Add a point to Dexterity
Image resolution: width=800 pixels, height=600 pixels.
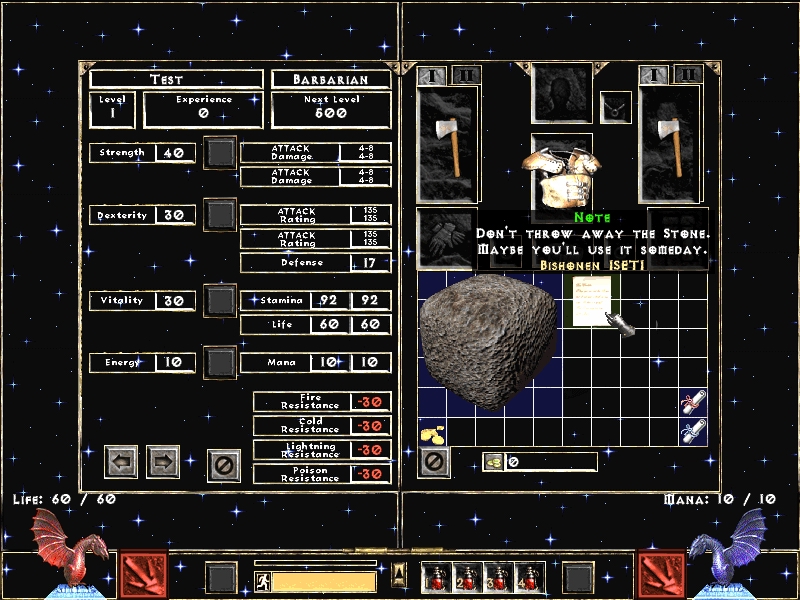tap(221, 215)
